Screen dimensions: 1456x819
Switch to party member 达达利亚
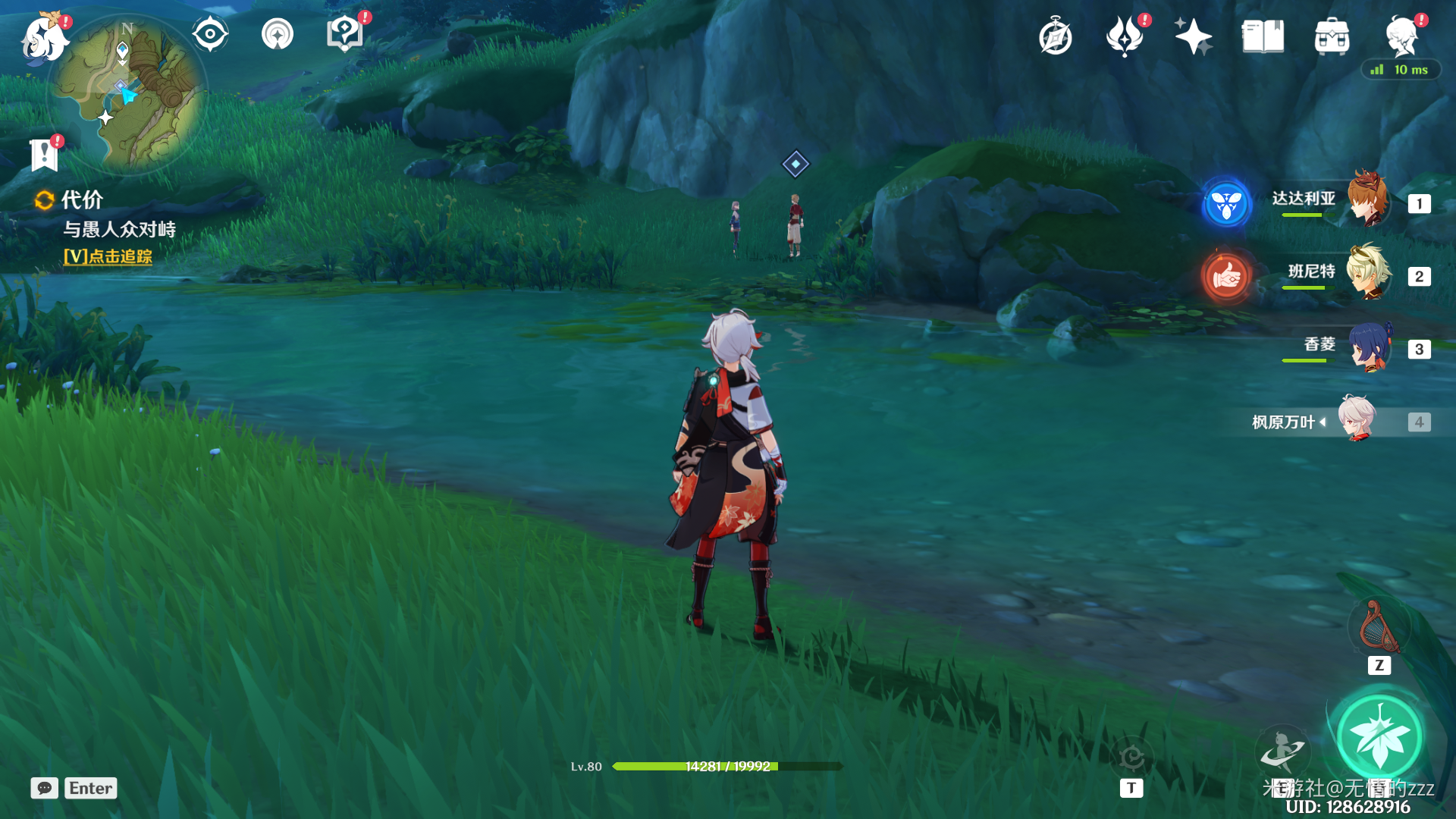click(1367, 200)
